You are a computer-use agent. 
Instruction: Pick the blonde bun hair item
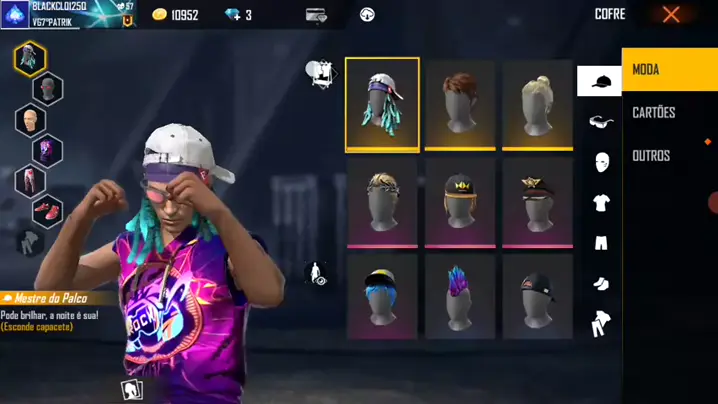(538, 104)
